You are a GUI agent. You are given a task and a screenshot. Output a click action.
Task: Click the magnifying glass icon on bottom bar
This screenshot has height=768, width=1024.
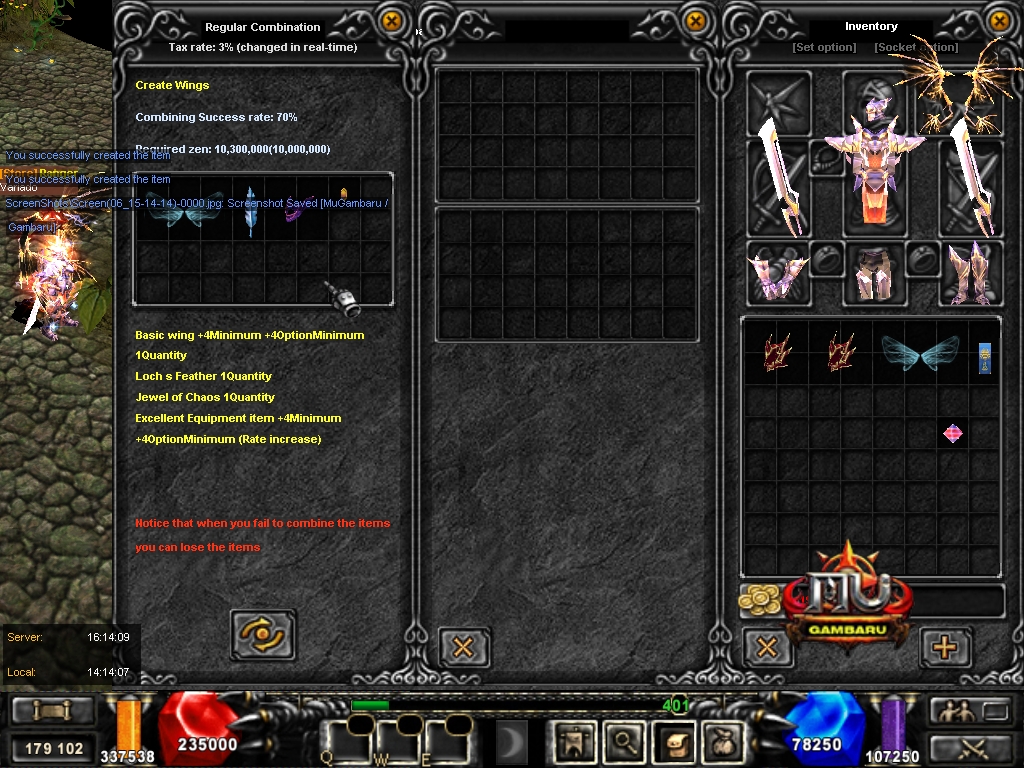tap(625, 741)
